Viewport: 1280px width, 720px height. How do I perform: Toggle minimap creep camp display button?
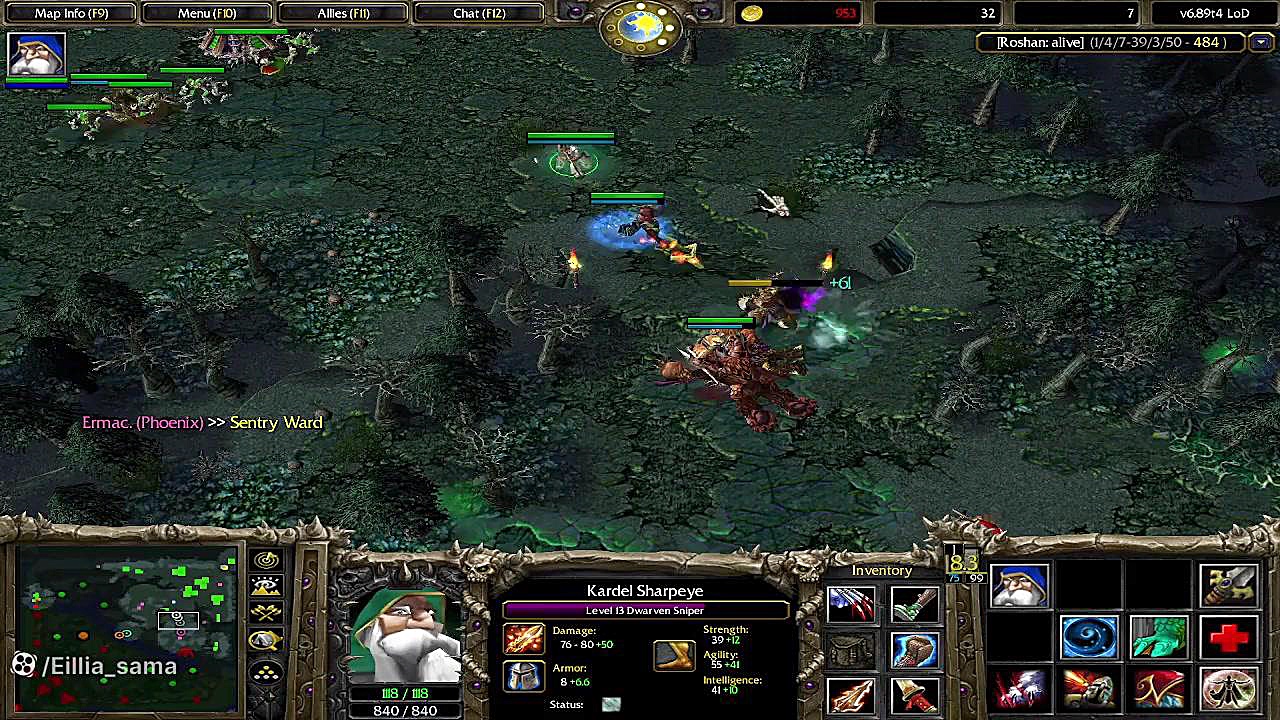click(266, 641)
